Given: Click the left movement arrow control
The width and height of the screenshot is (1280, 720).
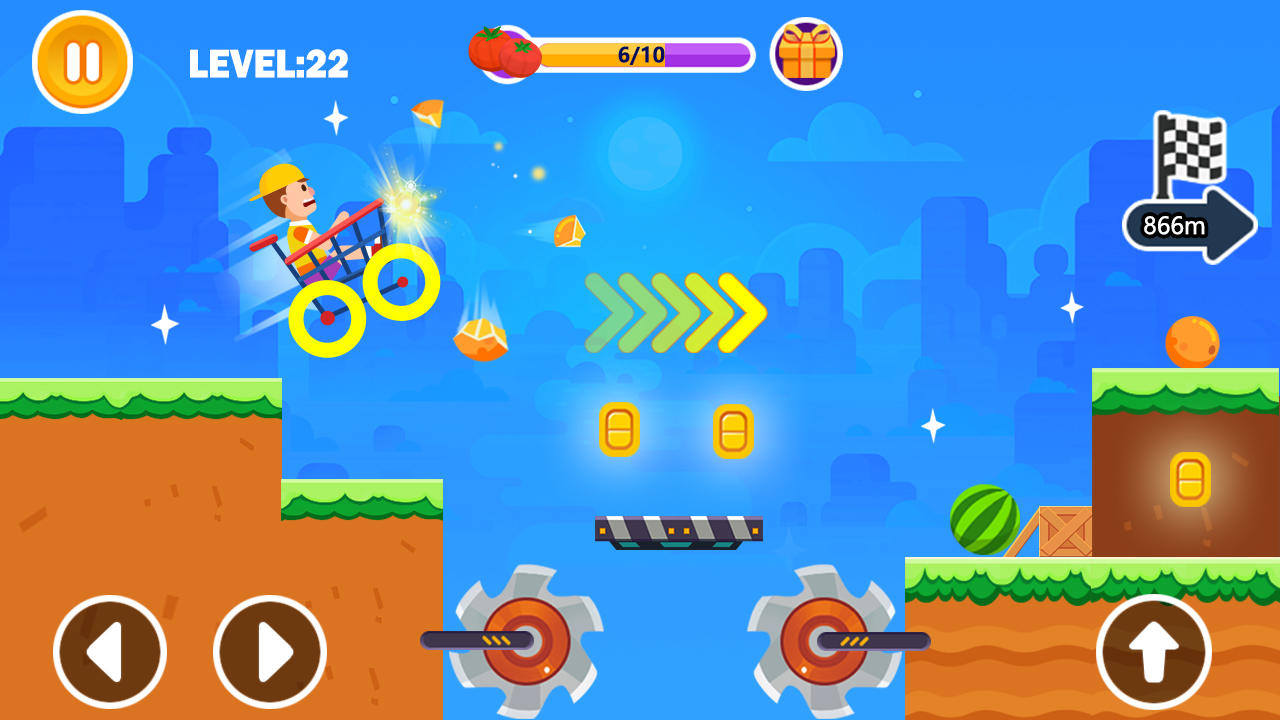Looking at the screenshot, I should pyautogui.click(x=110, y=650).
